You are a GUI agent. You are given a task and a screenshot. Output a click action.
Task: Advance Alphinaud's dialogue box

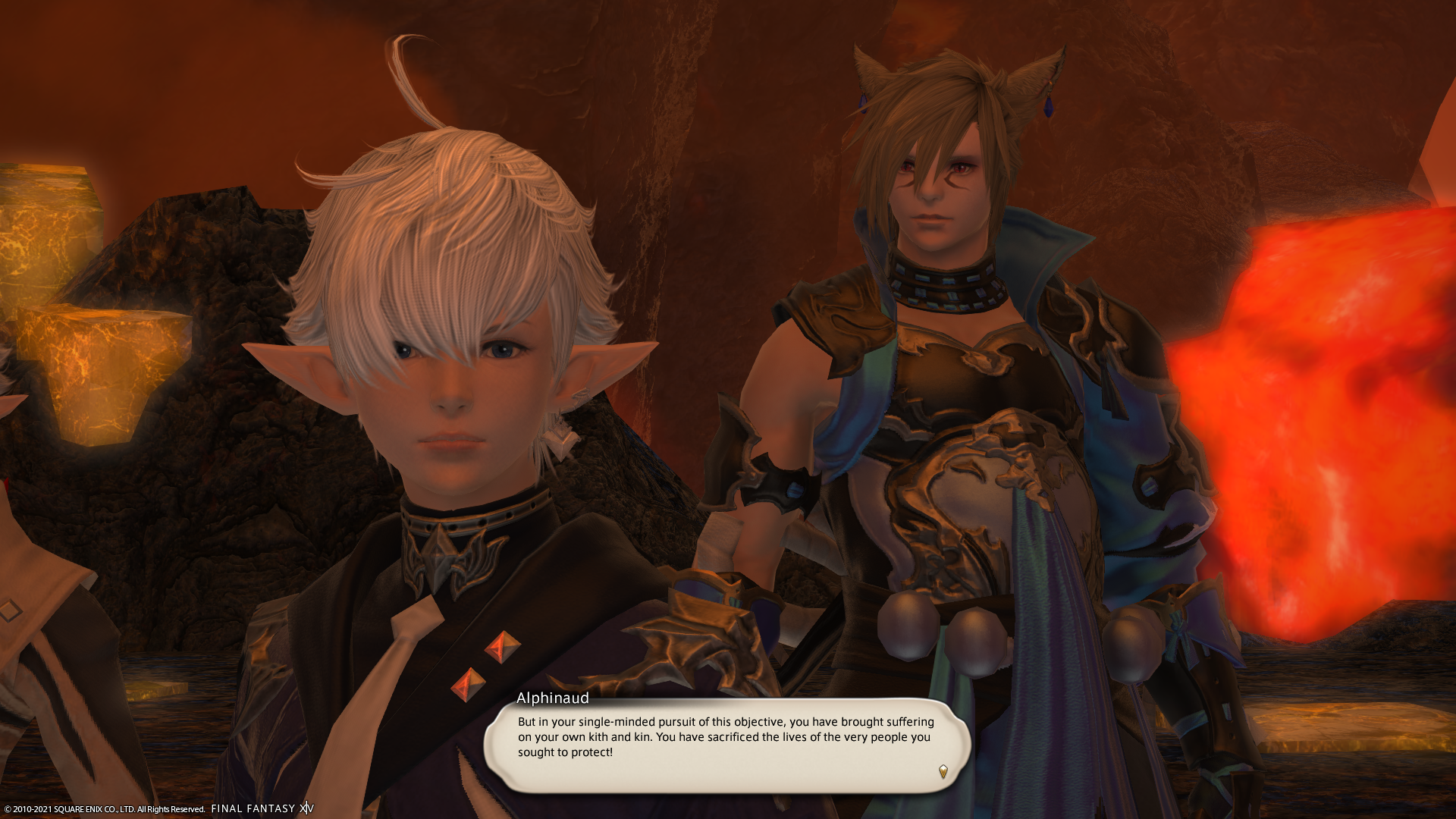(x=726, y=745)
